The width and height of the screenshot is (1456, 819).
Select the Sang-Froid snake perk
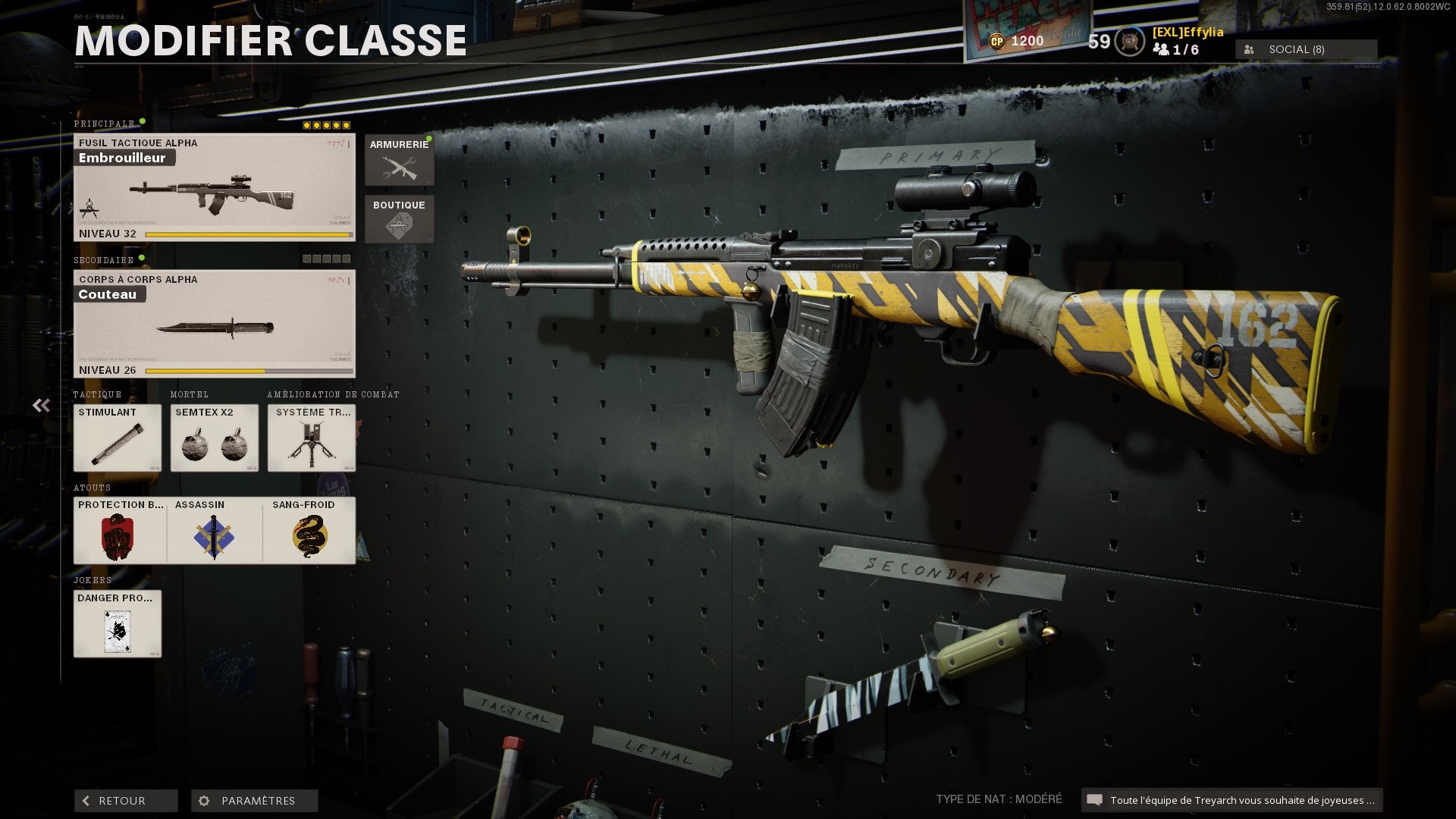click(x=310, y=531)
